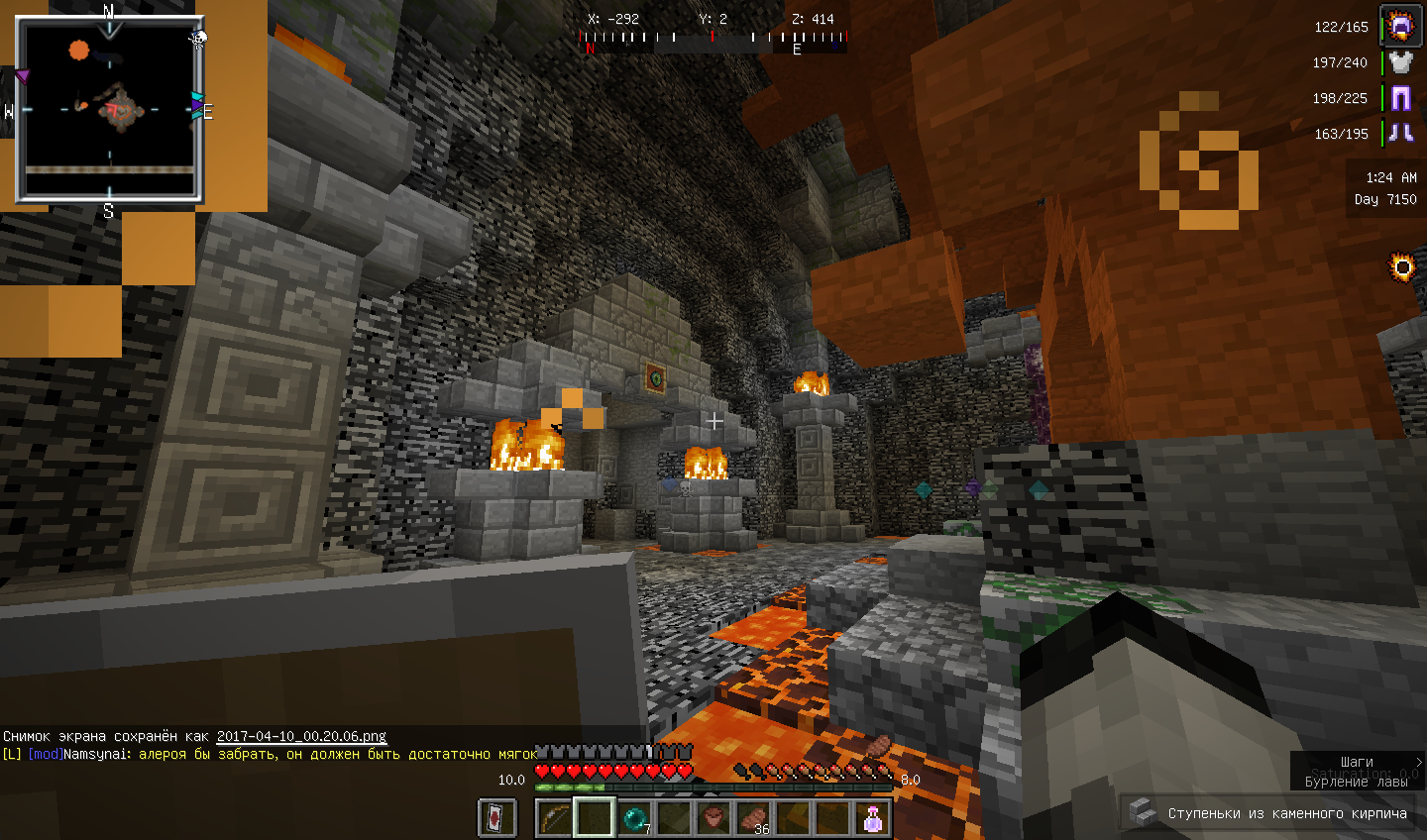Select the bow hotbar slot
Viewport: 1427px width, 840px height.
pos(554,818)
